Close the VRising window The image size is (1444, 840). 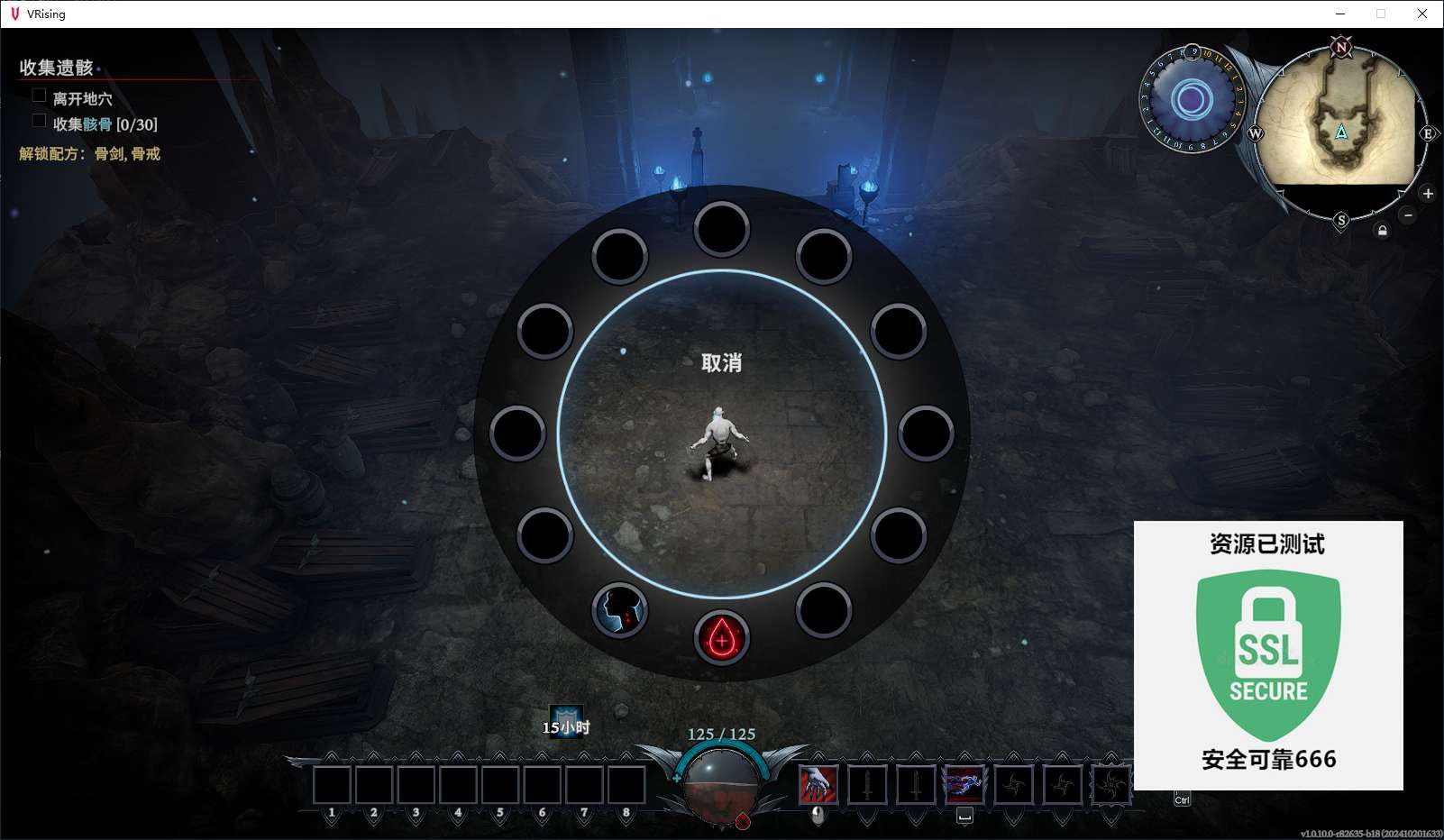point(1421,14)
